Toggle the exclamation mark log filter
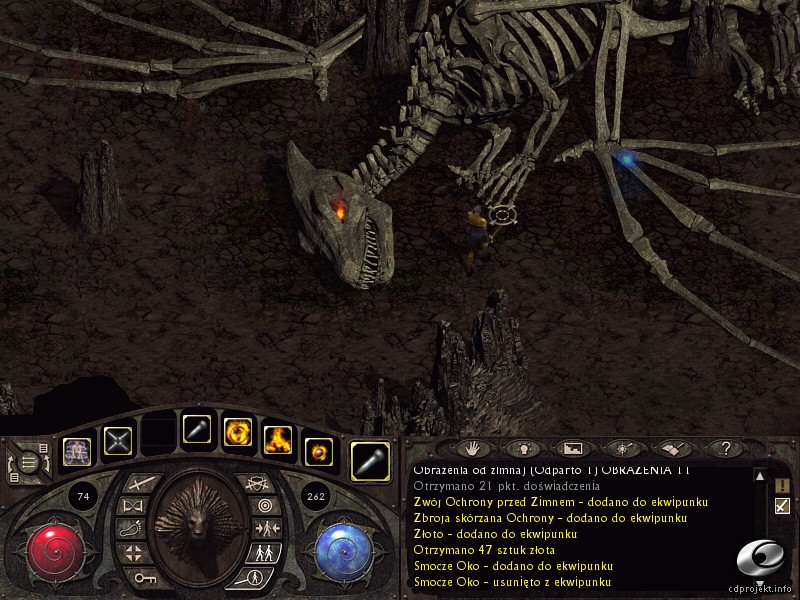 coord(782,484)
